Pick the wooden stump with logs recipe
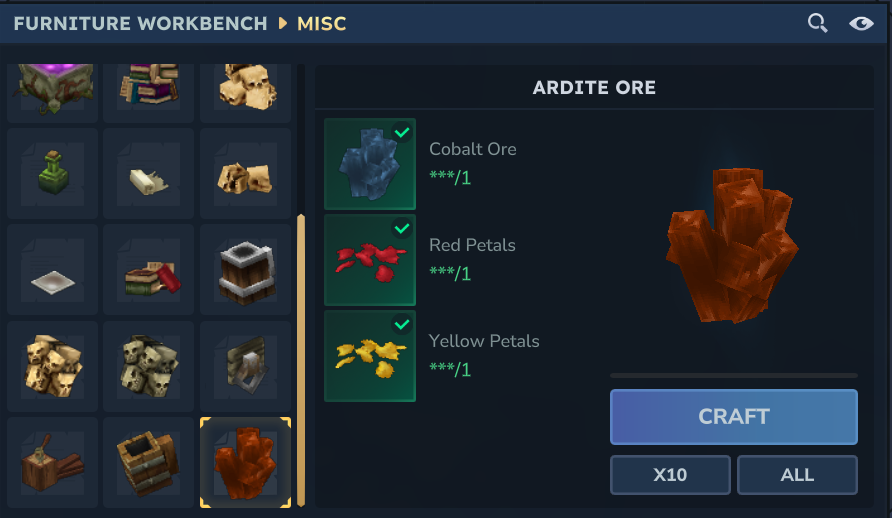The height and width of the screenshot is (518, 892). coord(53,462)
